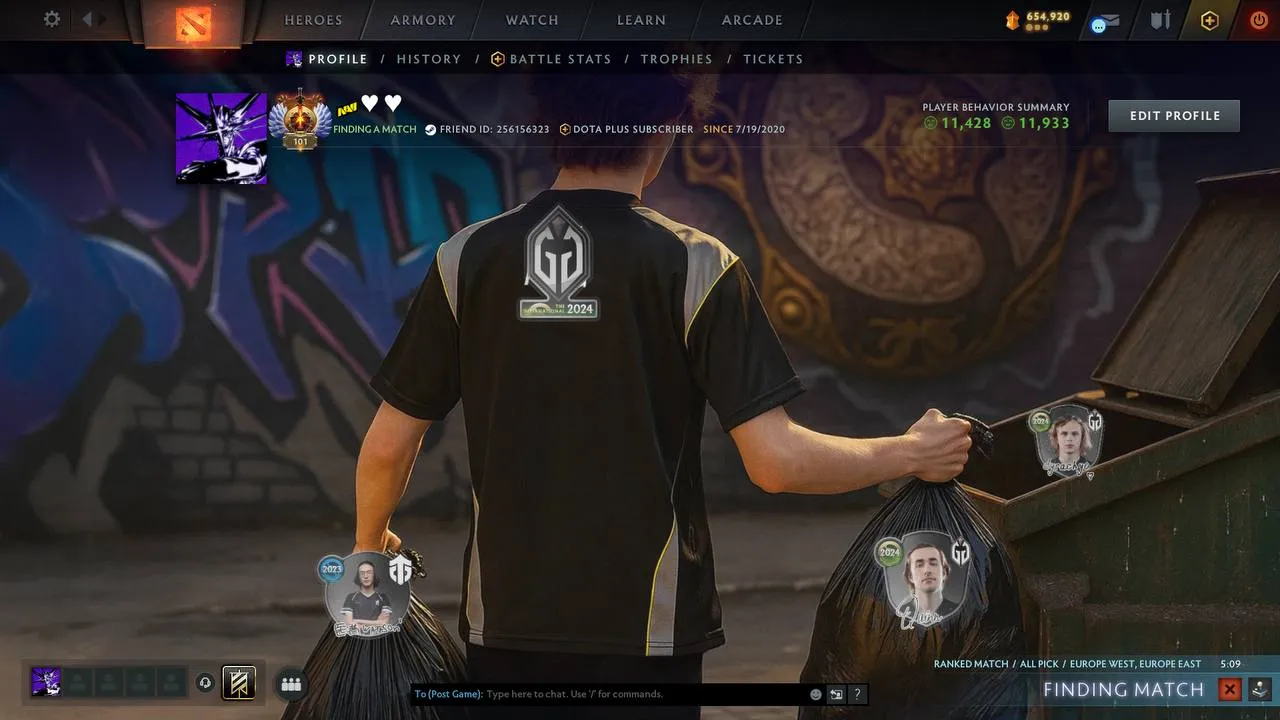
Task: Click the Edit Profile button
Action: tap(1174, 116)
